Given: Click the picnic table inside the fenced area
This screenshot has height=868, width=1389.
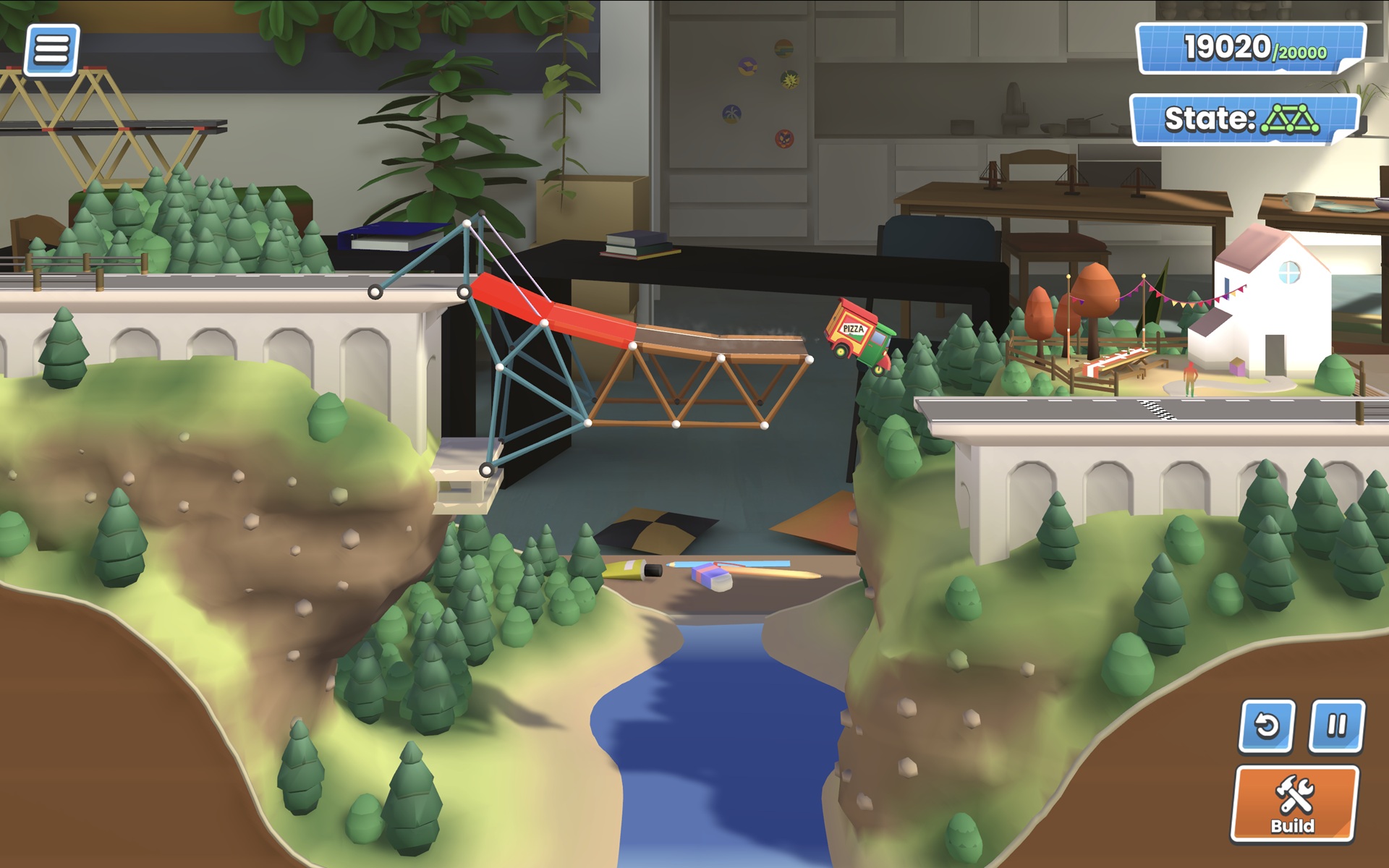Looking at the screenshot, I should click(1120, 363).
